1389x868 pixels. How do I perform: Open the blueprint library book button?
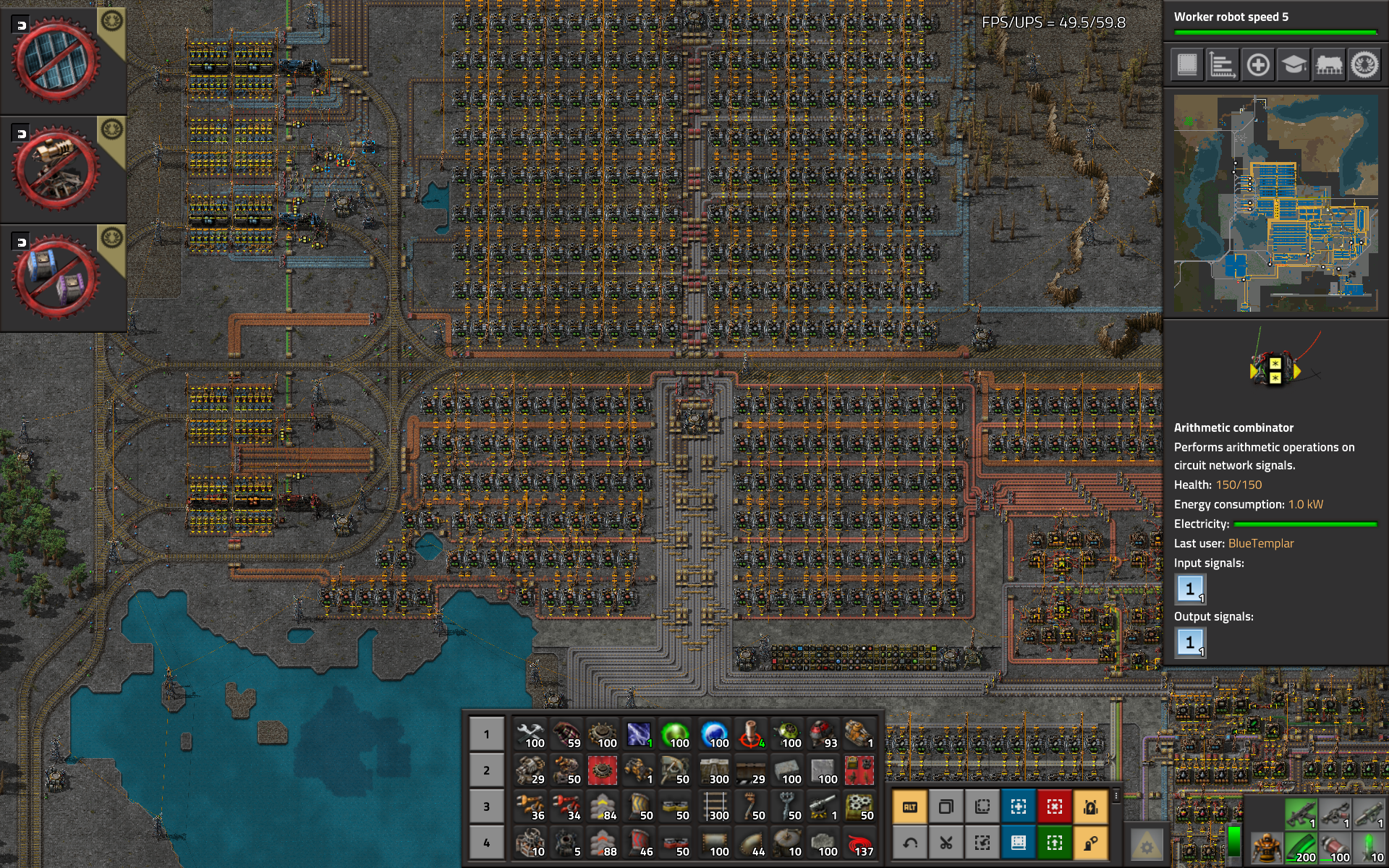point(1187,65)
